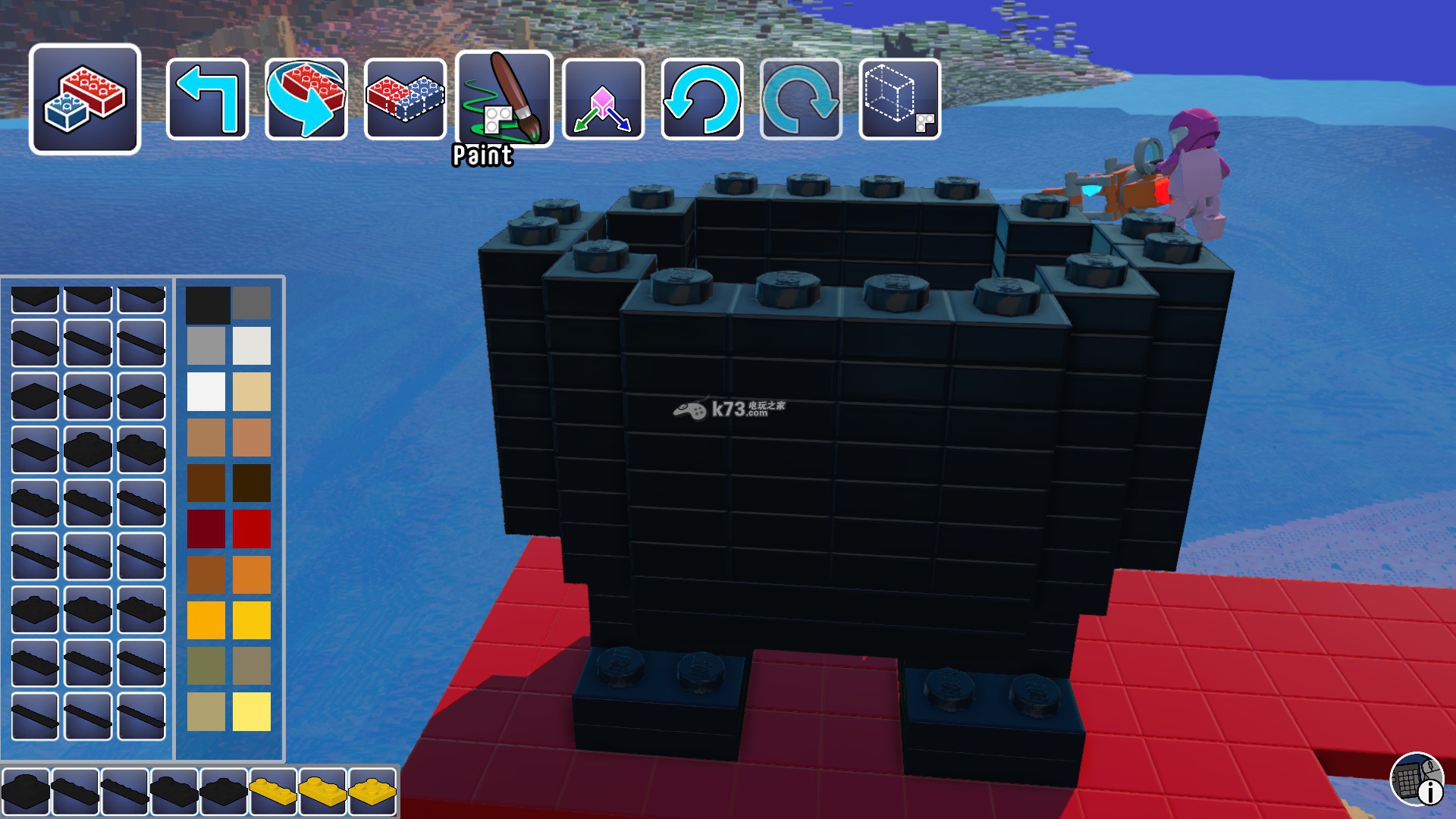This screenshot has width=1456, height=819.
Task: Pick the pure white color swatch
Action: pyautogui.click(x=206, y=391)
